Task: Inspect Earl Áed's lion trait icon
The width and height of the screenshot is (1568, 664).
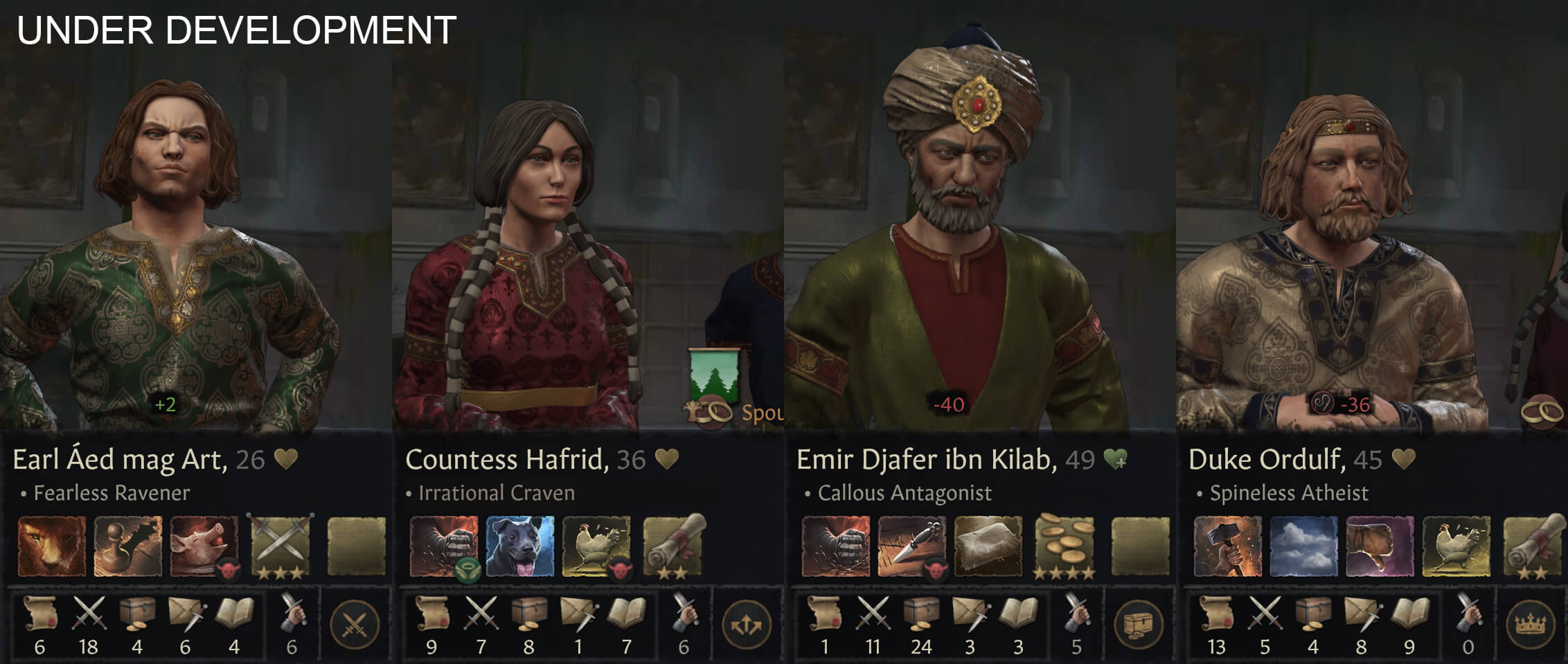Action: click(52, 546)
